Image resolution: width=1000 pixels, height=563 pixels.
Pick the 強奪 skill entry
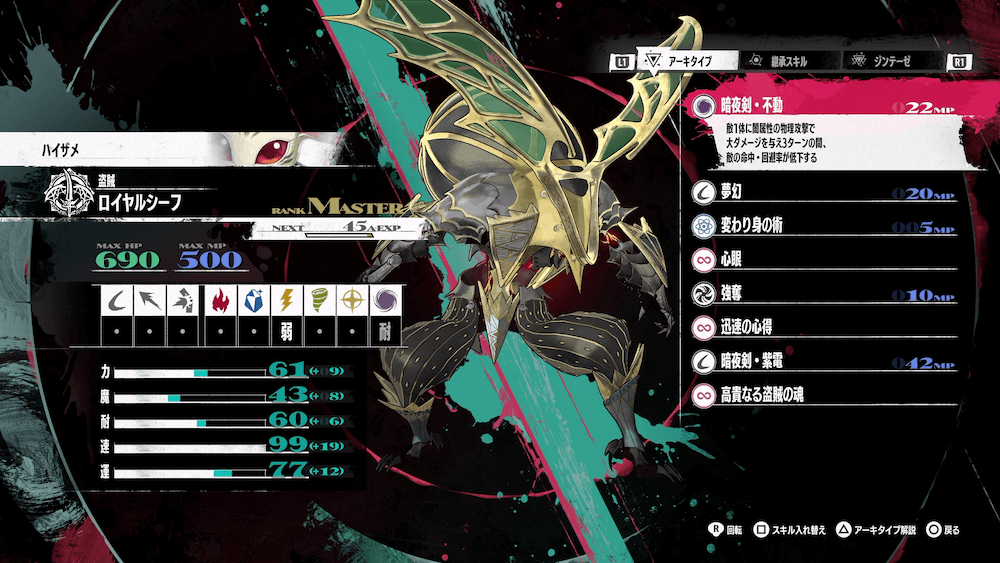(820, 294)
